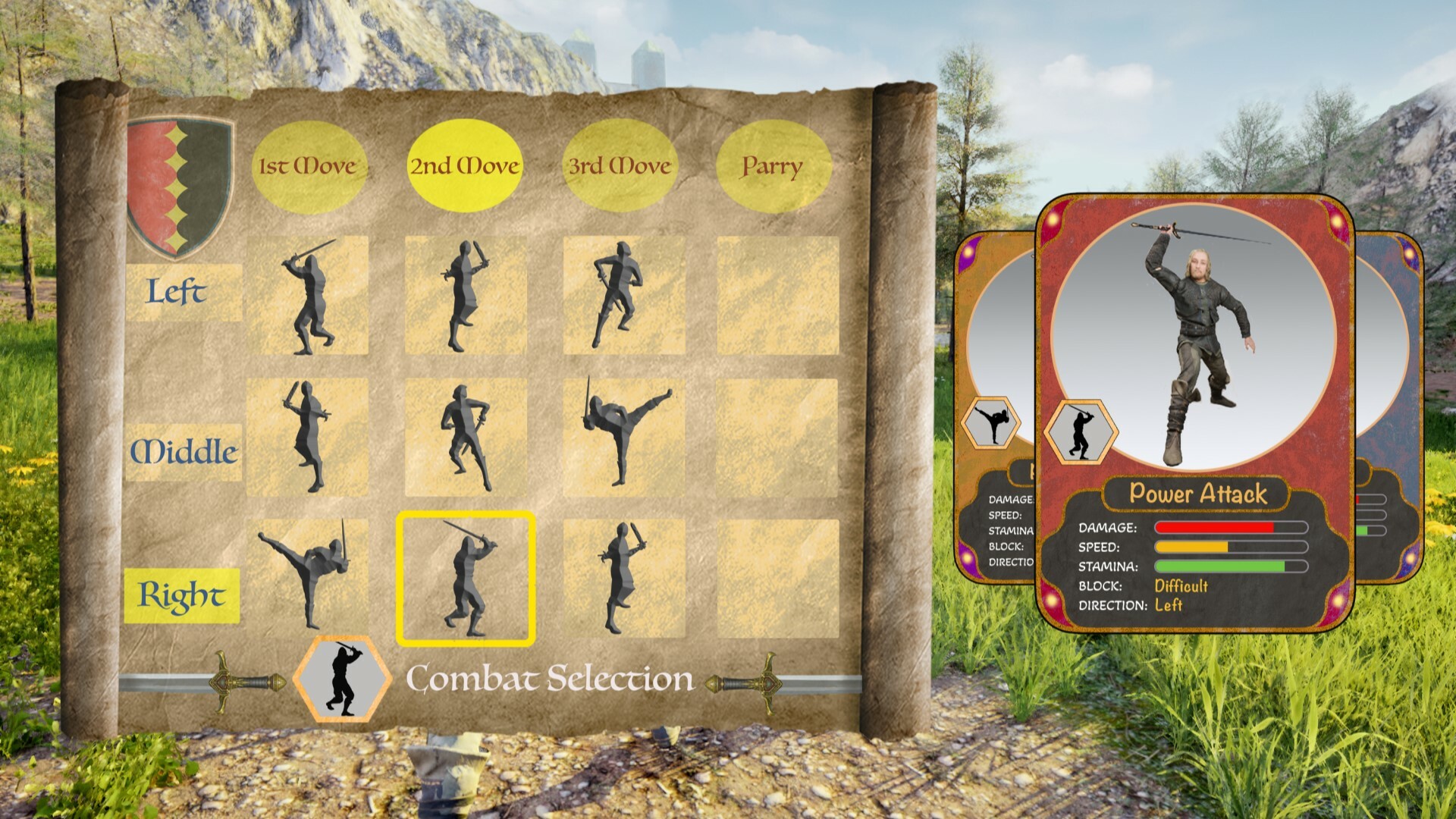
Task: Toggle the 2nd Move column selection
Action: click(465, 164)
